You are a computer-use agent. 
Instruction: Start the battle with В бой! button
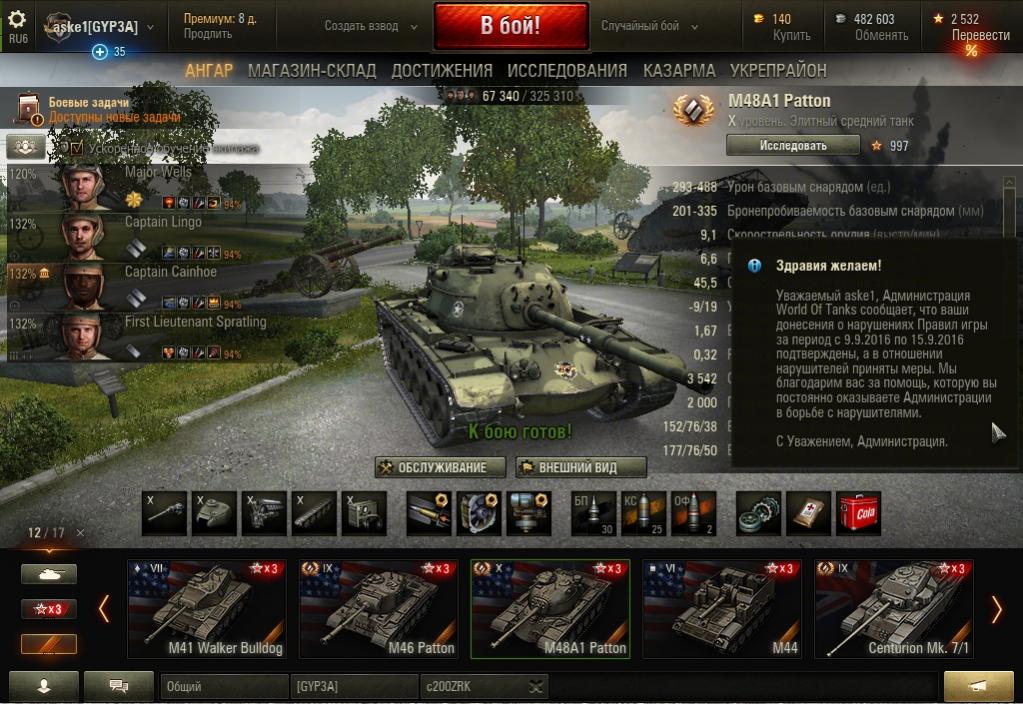point(510,26)
